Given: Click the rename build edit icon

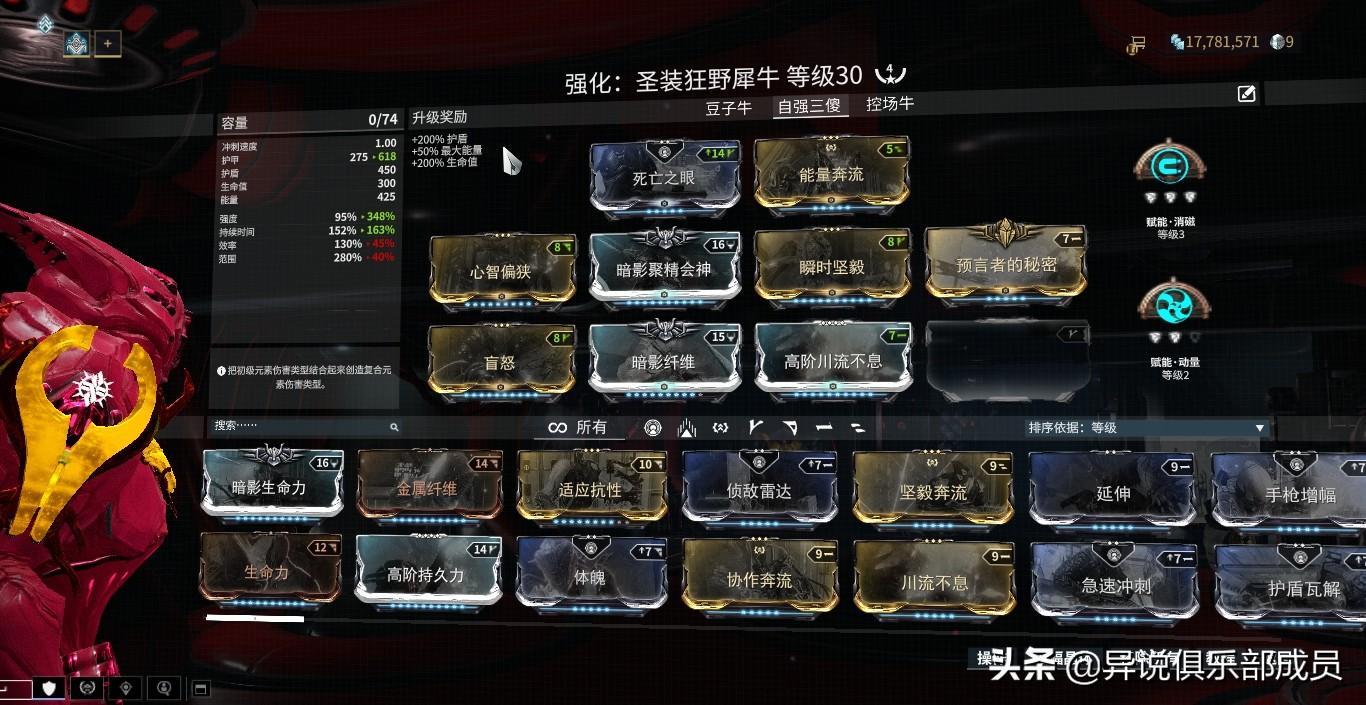Looking at the screenshot, I should point(1246,94).
